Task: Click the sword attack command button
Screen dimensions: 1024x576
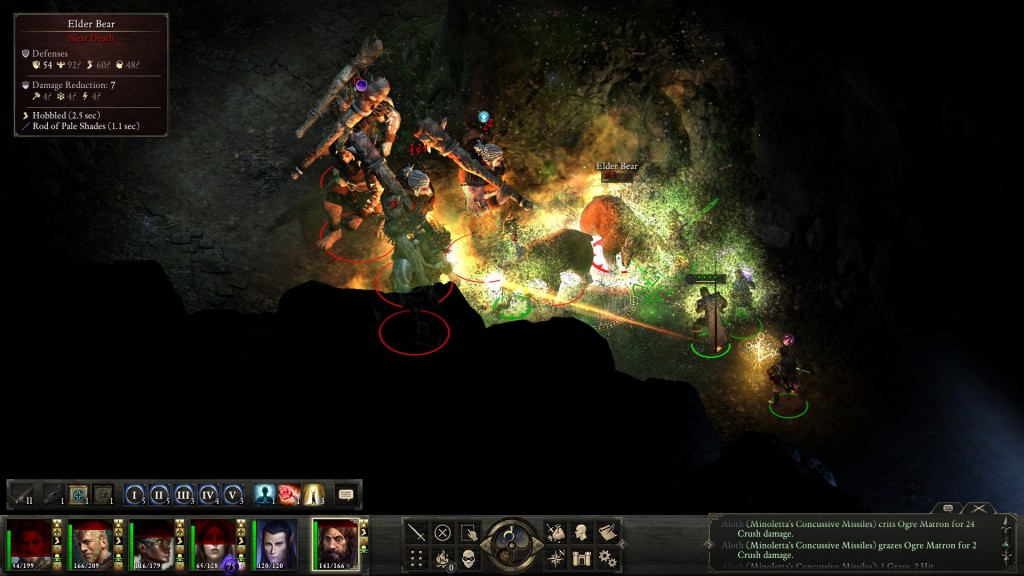Action: (x=416, y=532)
